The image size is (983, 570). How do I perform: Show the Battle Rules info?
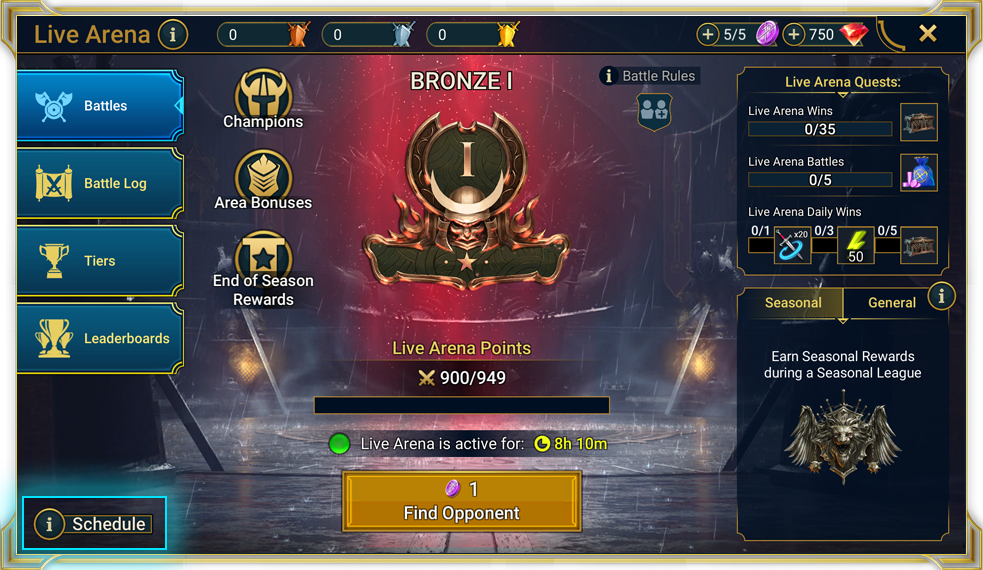(x=648, y=76)
